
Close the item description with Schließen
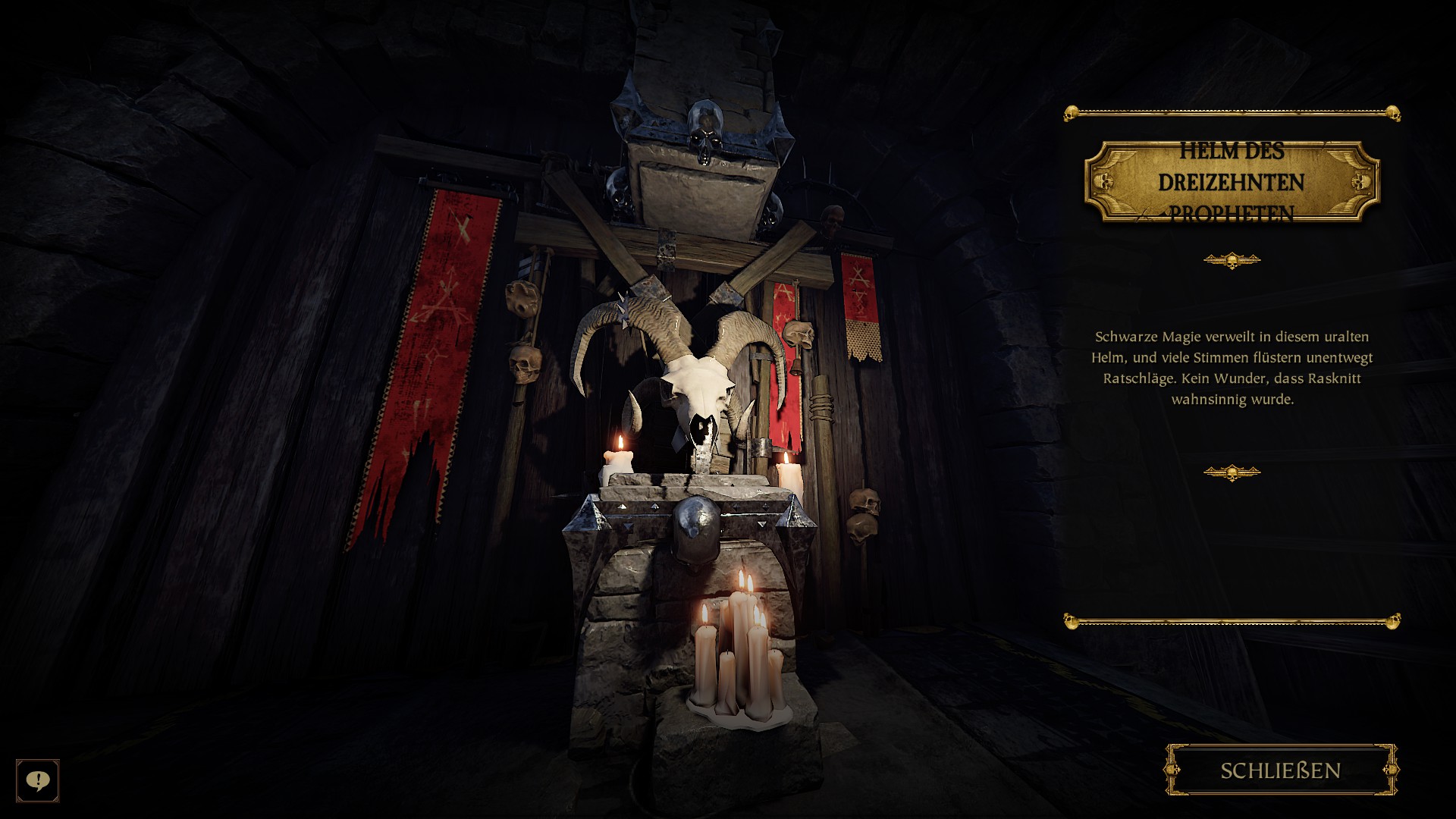click(1281, 770)
